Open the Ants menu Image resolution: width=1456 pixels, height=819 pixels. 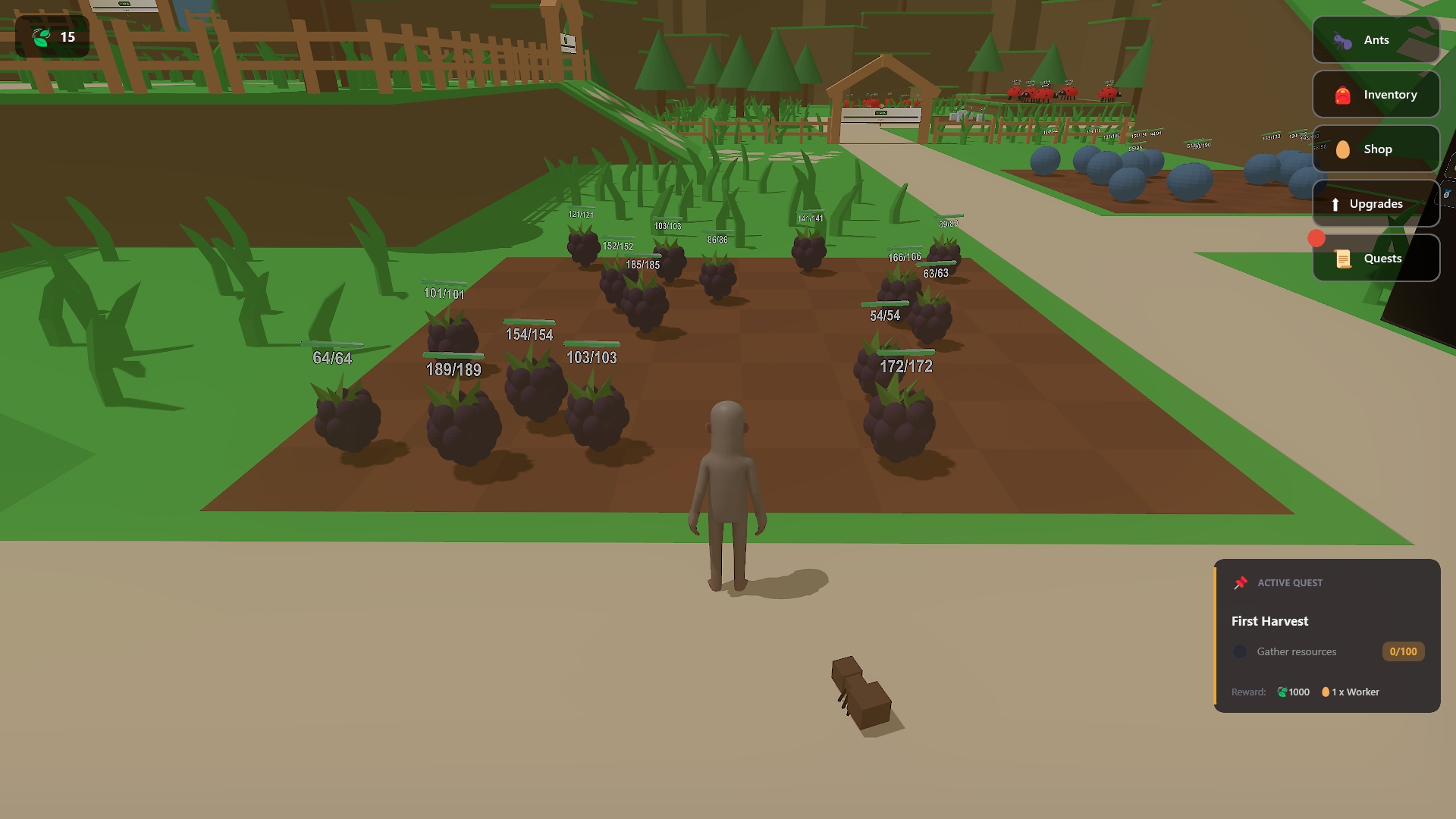[x=1376, y=40]
